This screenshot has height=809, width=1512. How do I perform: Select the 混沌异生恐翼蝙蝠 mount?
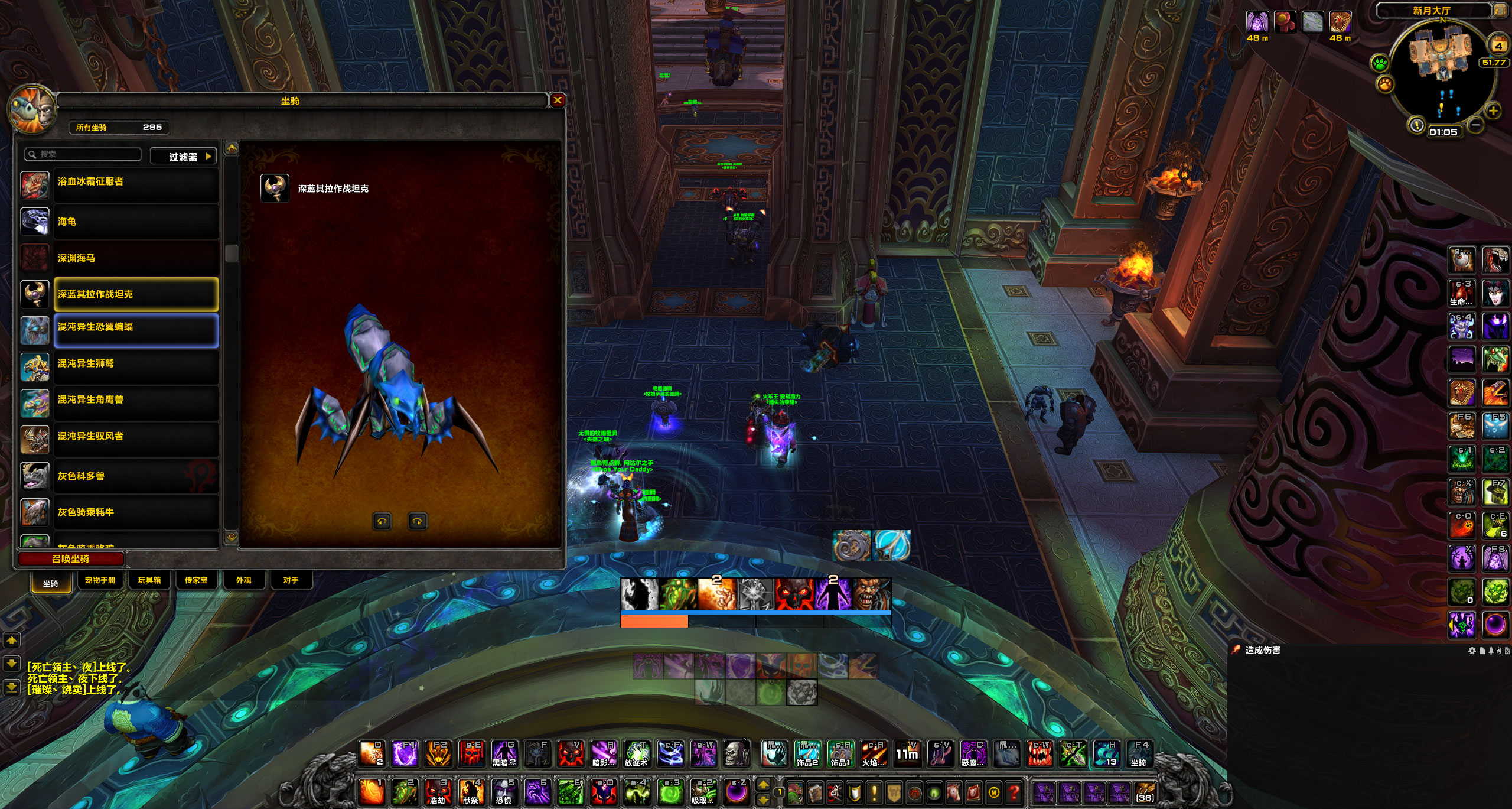coord(136,328)
